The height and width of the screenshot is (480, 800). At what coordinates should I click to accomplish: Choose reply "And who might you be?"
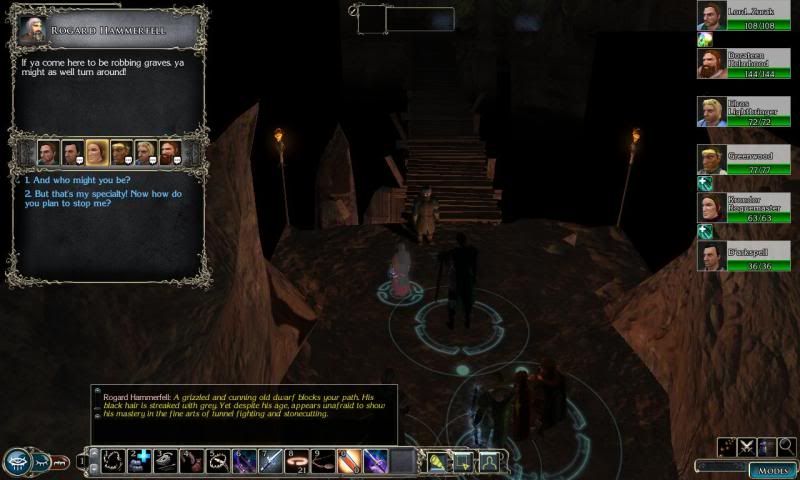pos(70,181)
